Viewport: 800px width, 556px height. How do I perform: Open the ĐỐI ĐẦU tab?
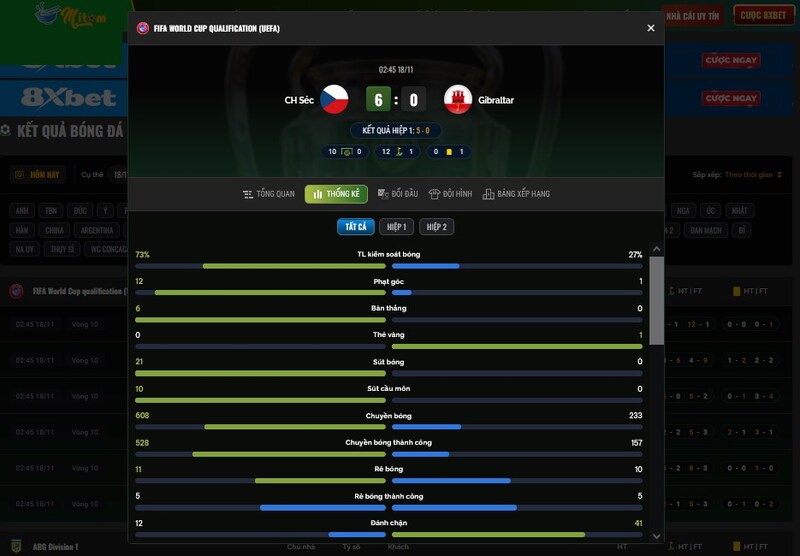pyautogui.click(x=398, y=194)
